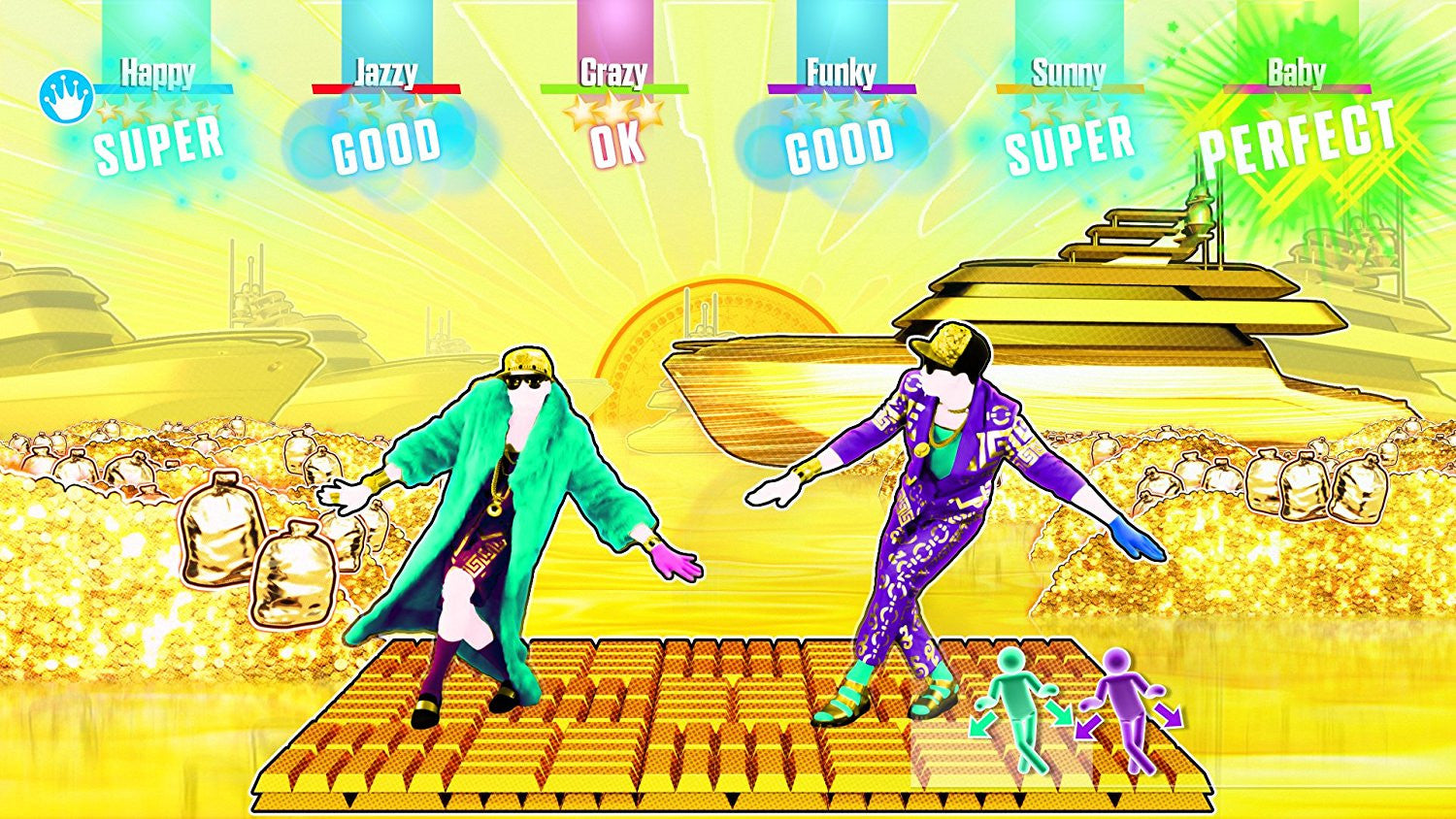Viewport: 1456px width, 819px height.
Task: Click the stars under the Happy player
Action: 158,112
